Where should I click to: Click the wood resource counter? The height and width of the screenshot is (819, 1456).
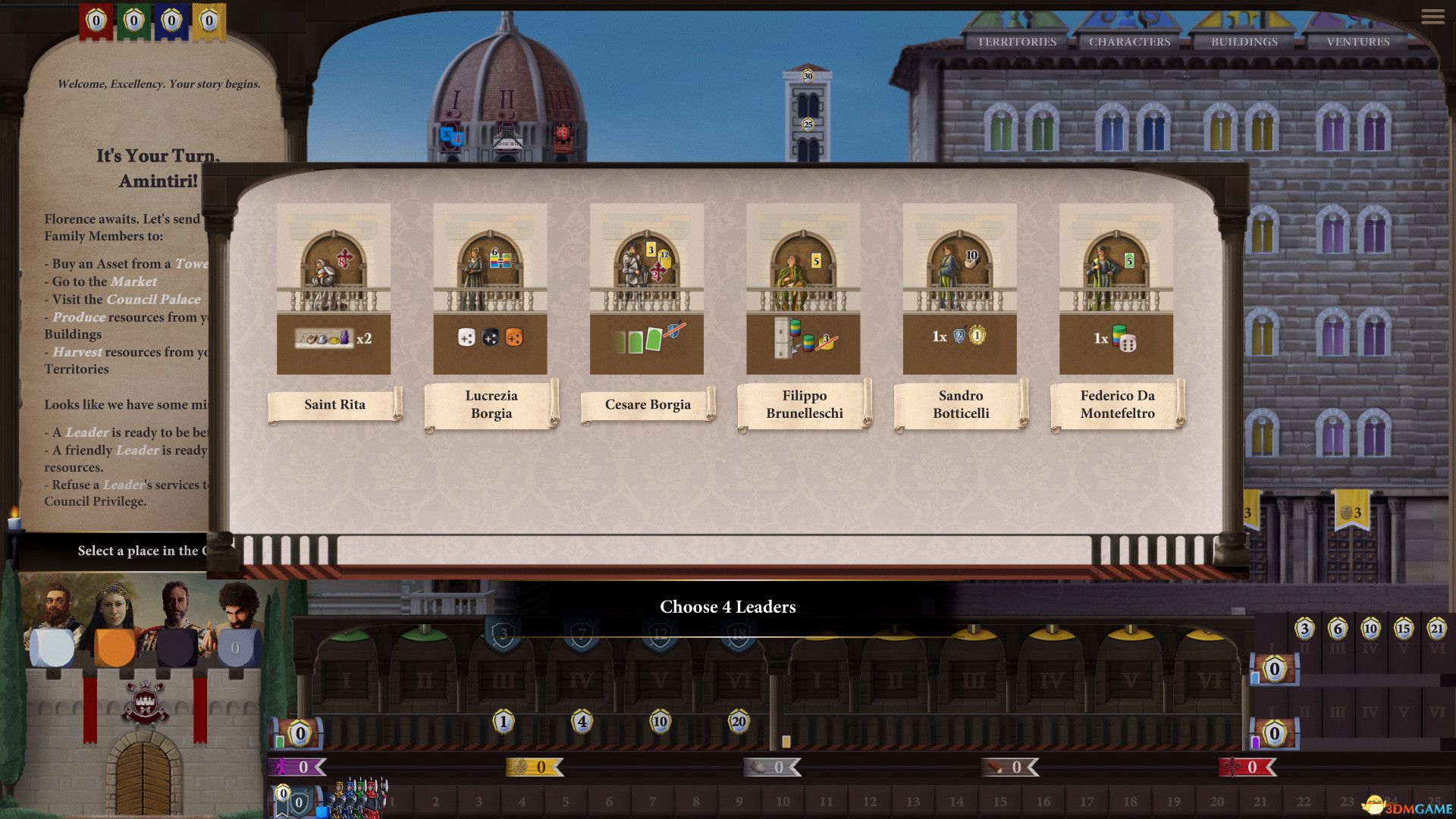coord(1009,767)
